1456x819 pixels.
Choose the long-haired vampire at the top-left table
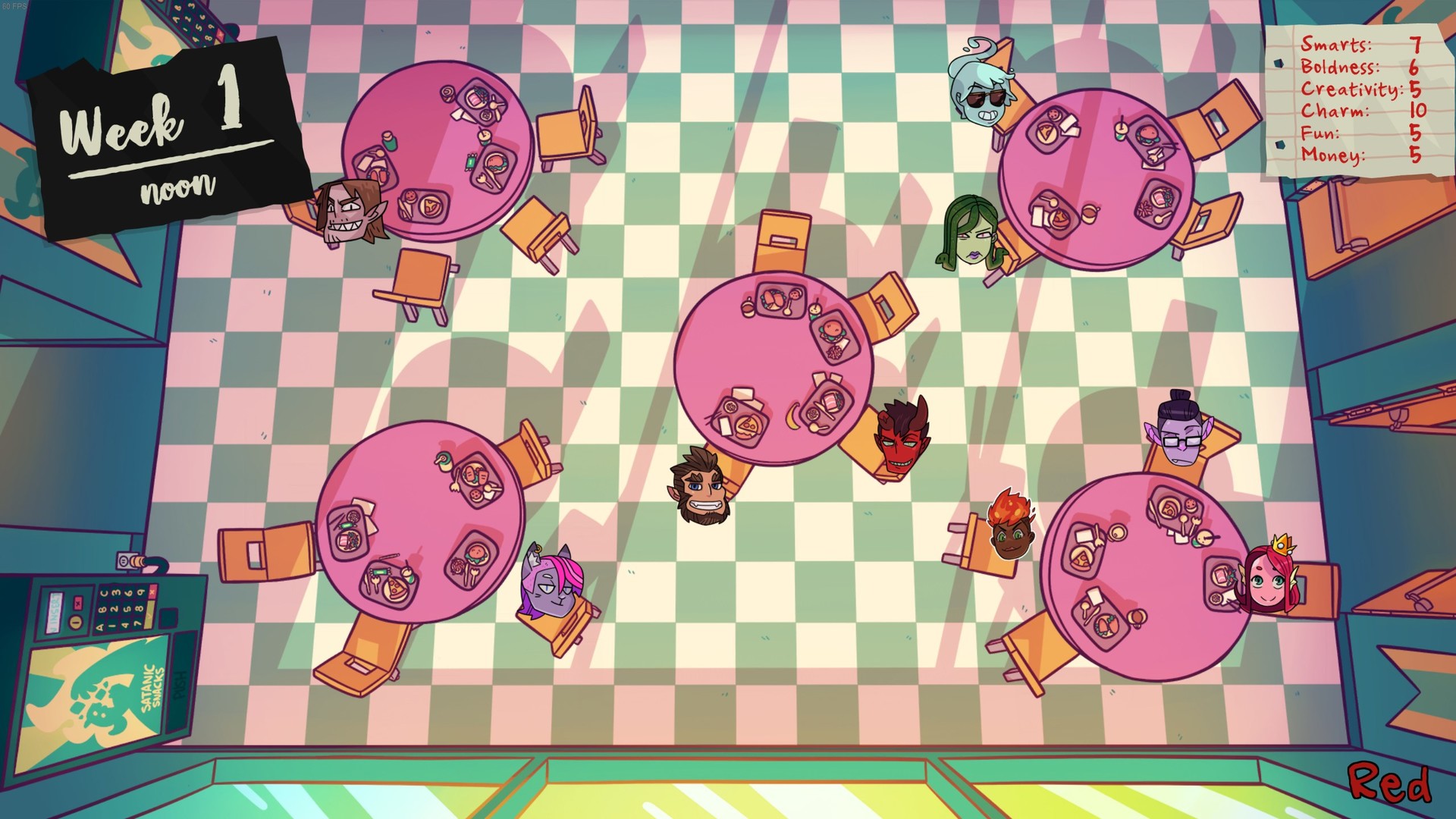349,212
